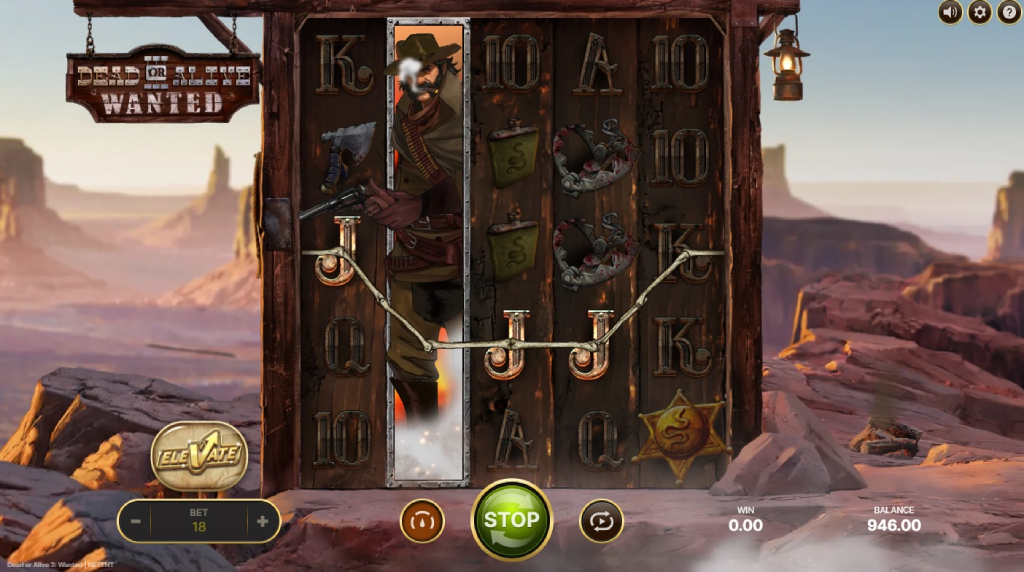Toggle the sound speaker icon
The height and width of the screenshot is (572, 1024).
950,12
